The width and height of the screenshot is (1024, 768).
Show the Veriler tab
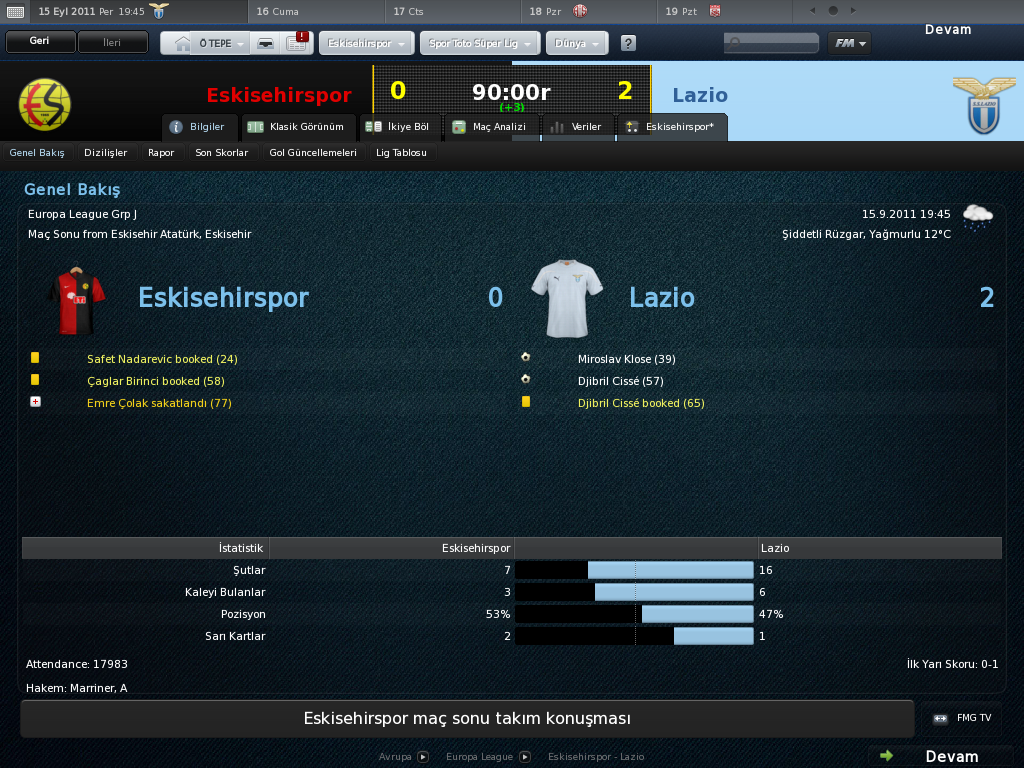pyautogui.click(x=578, y=127)
